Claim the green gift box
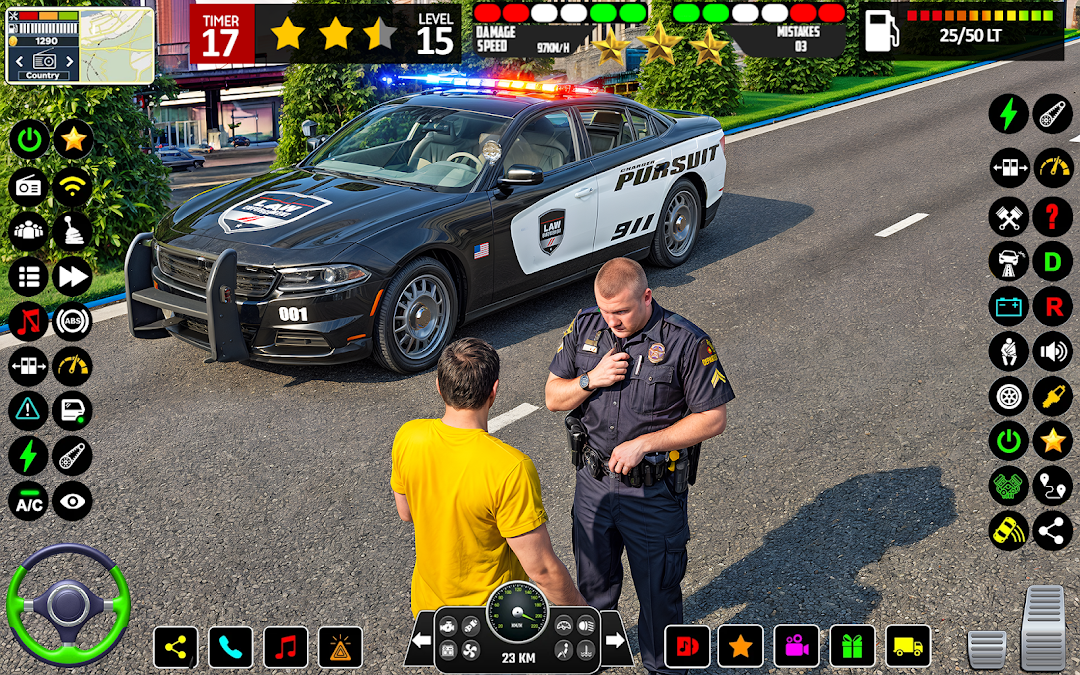The height and width of the screenshot is (675, 1080). tap(852, 647)
